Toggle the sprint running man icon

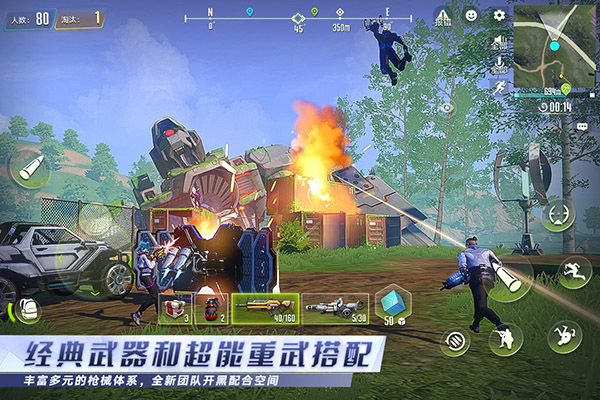[499, 87]
